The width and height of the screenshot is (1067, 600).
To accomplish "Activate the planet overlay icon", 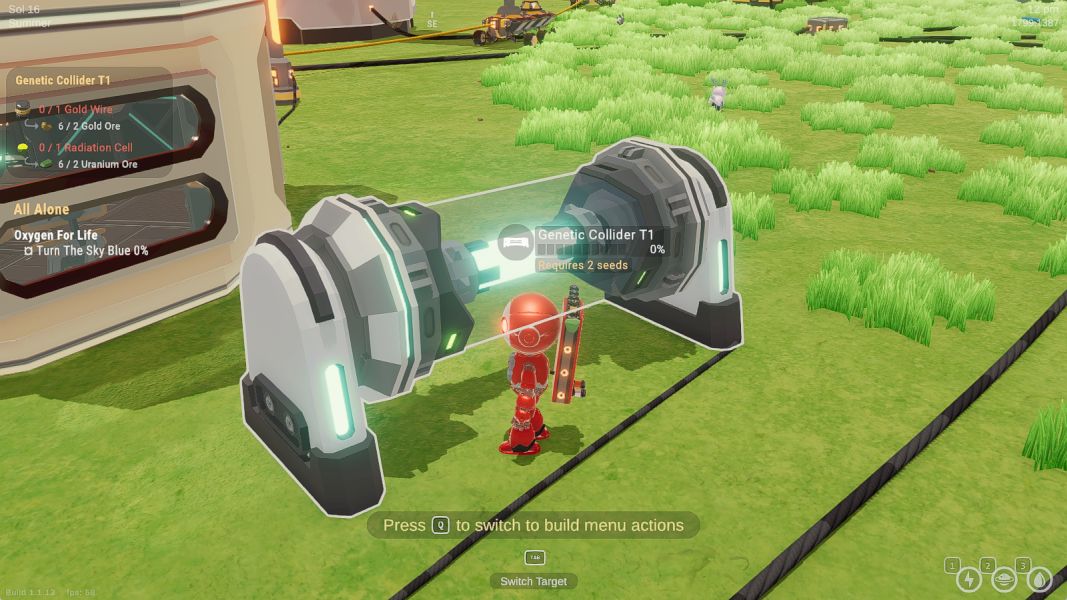I will coord(1004,579).
